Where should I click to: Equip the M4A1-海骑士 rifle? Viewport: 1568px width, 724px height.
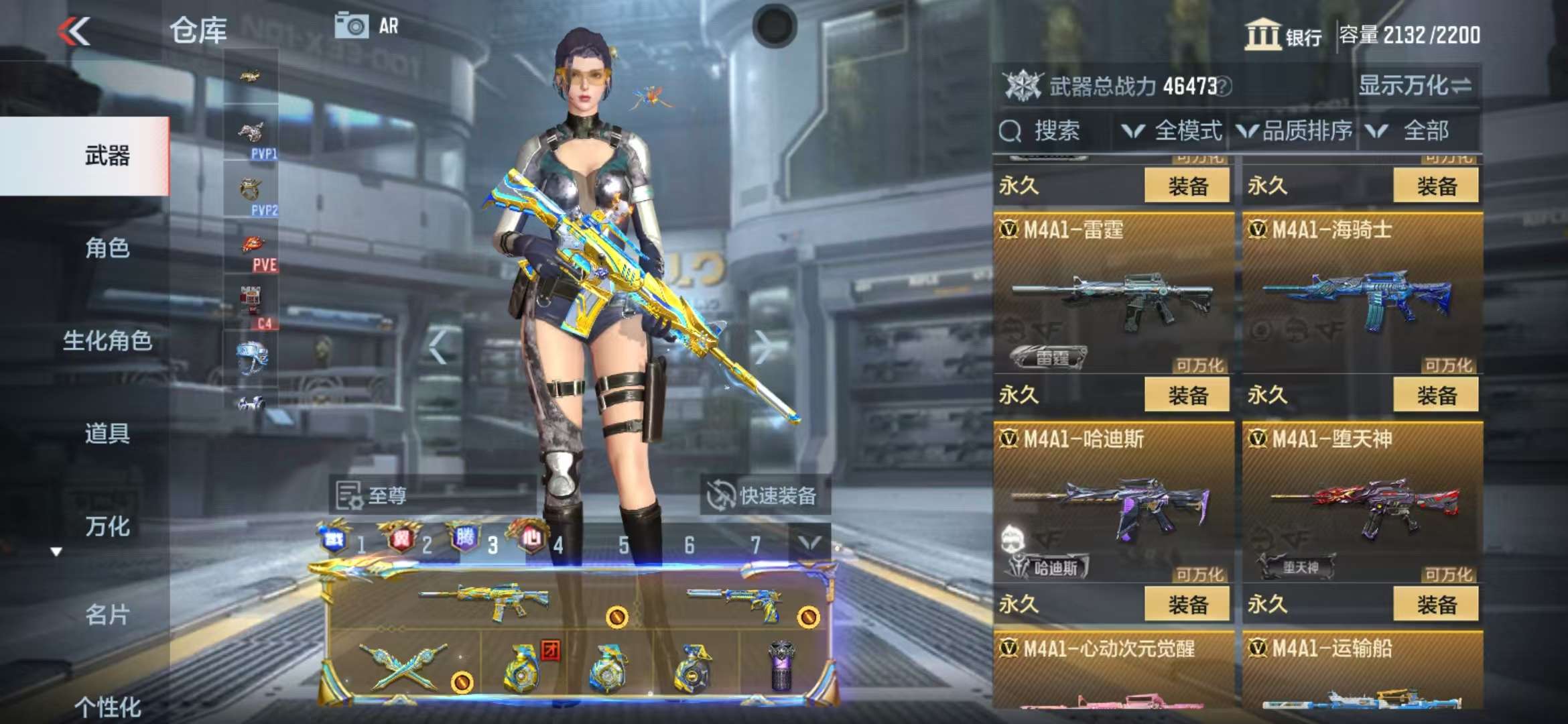[1435, 395]
